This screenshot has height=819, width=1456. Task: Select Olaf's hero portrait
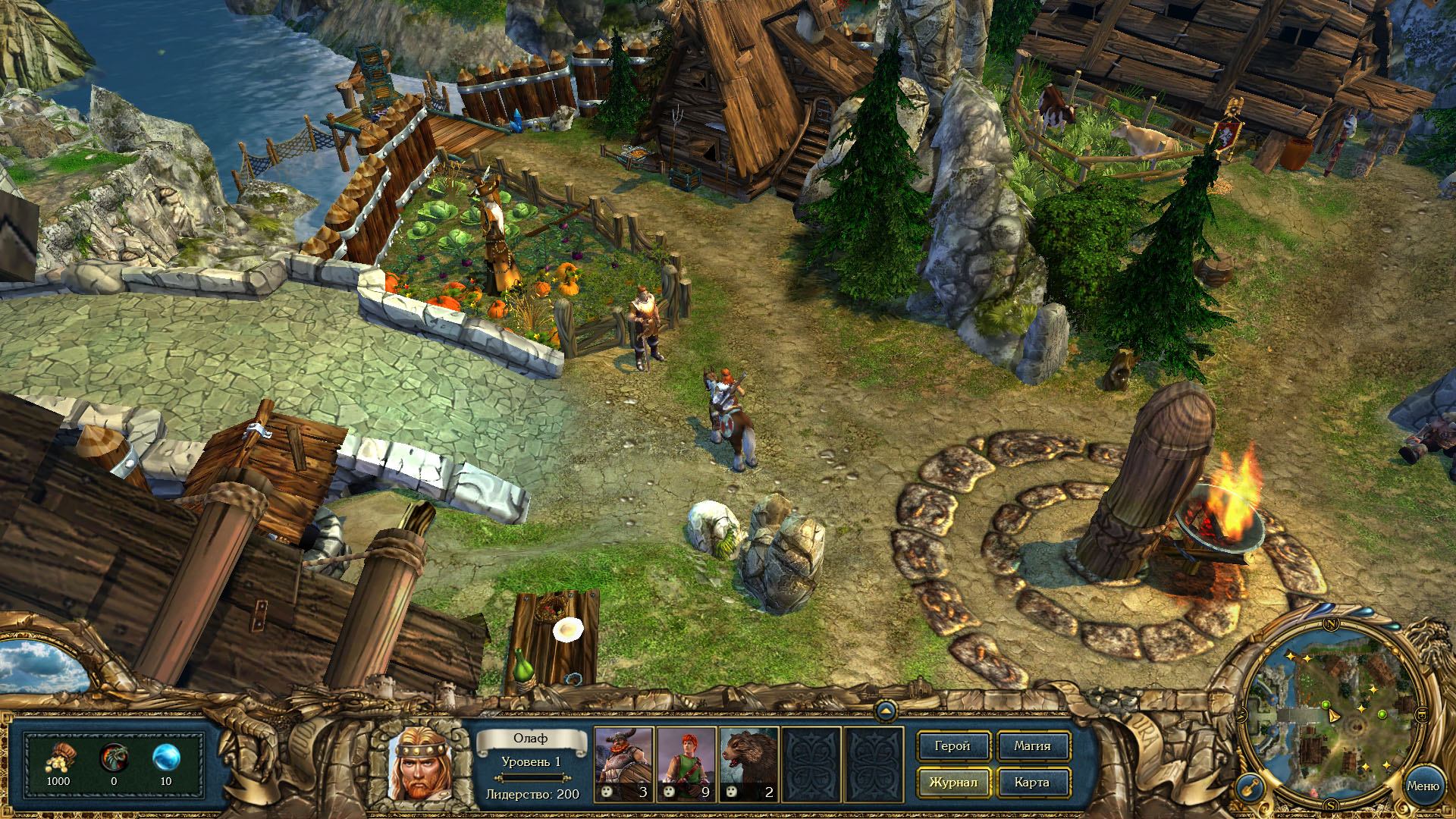(419, 764)
